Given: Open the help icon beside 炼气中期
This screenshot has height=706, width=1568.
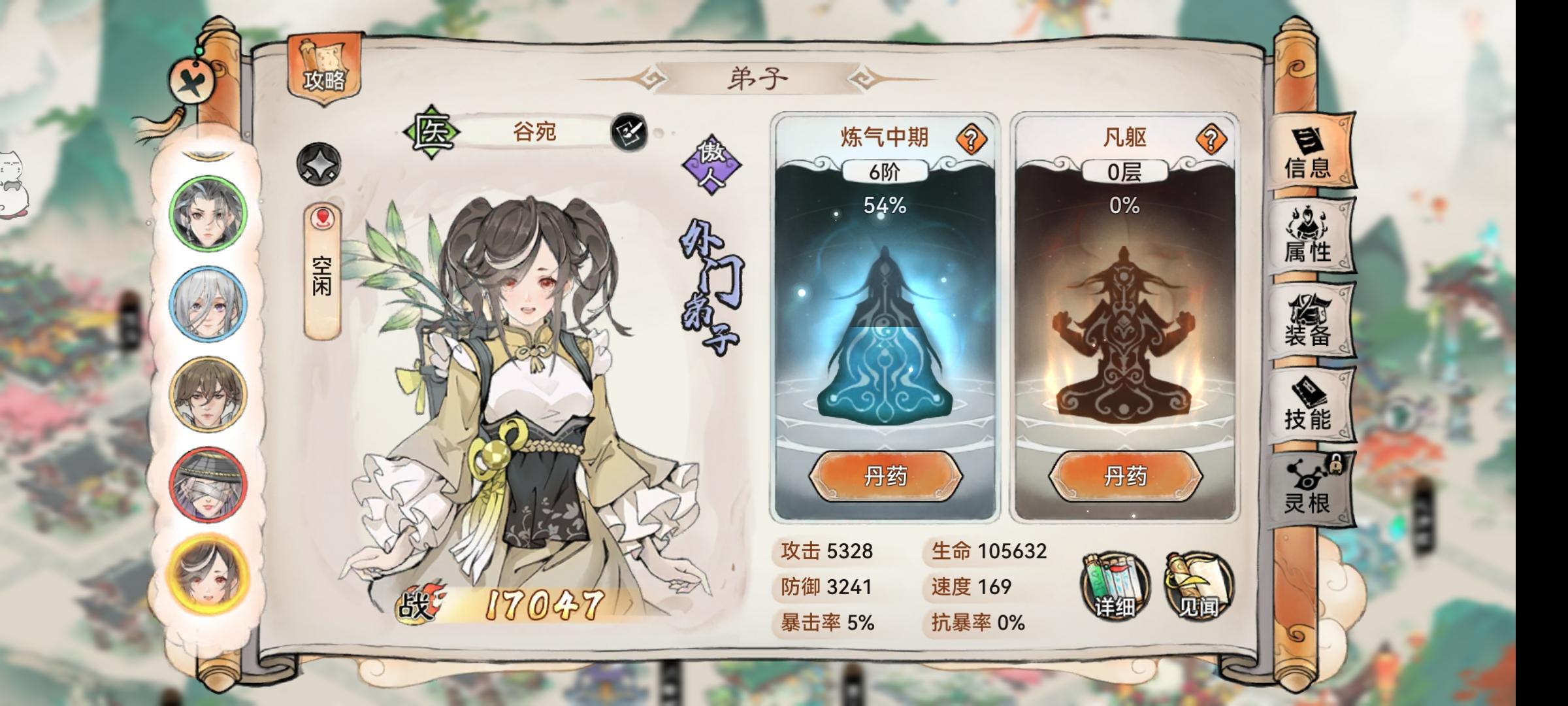Looking at the screenshot, I should click(x=971, y=137).
